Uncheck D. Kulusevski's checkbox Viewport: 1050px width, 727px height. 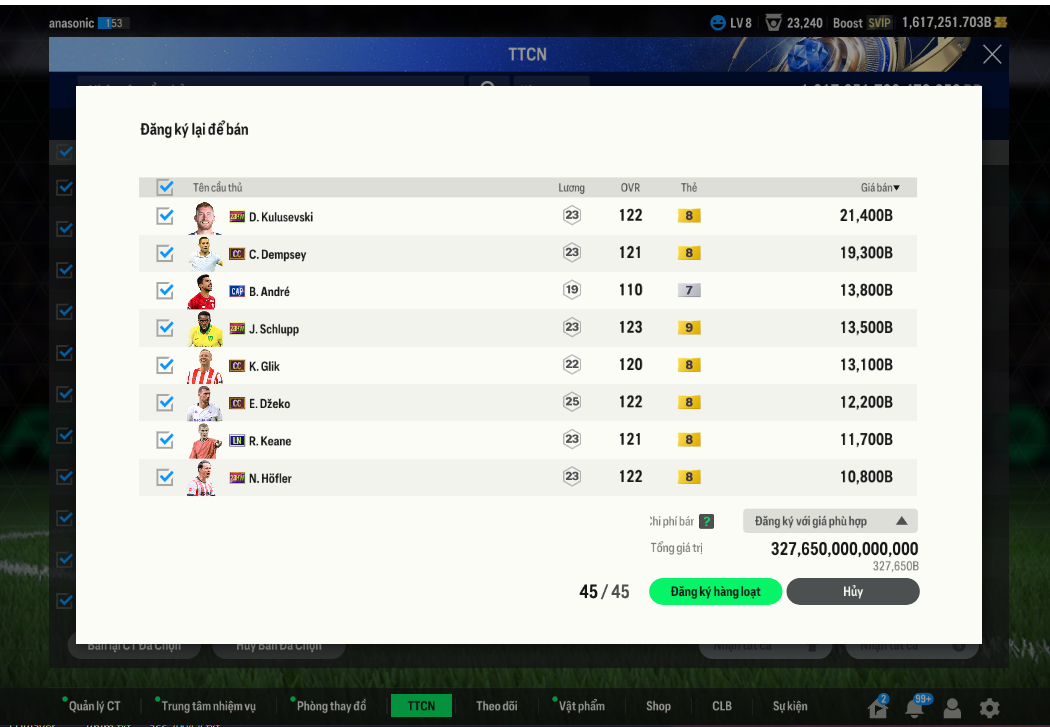(x=165, y=216)
